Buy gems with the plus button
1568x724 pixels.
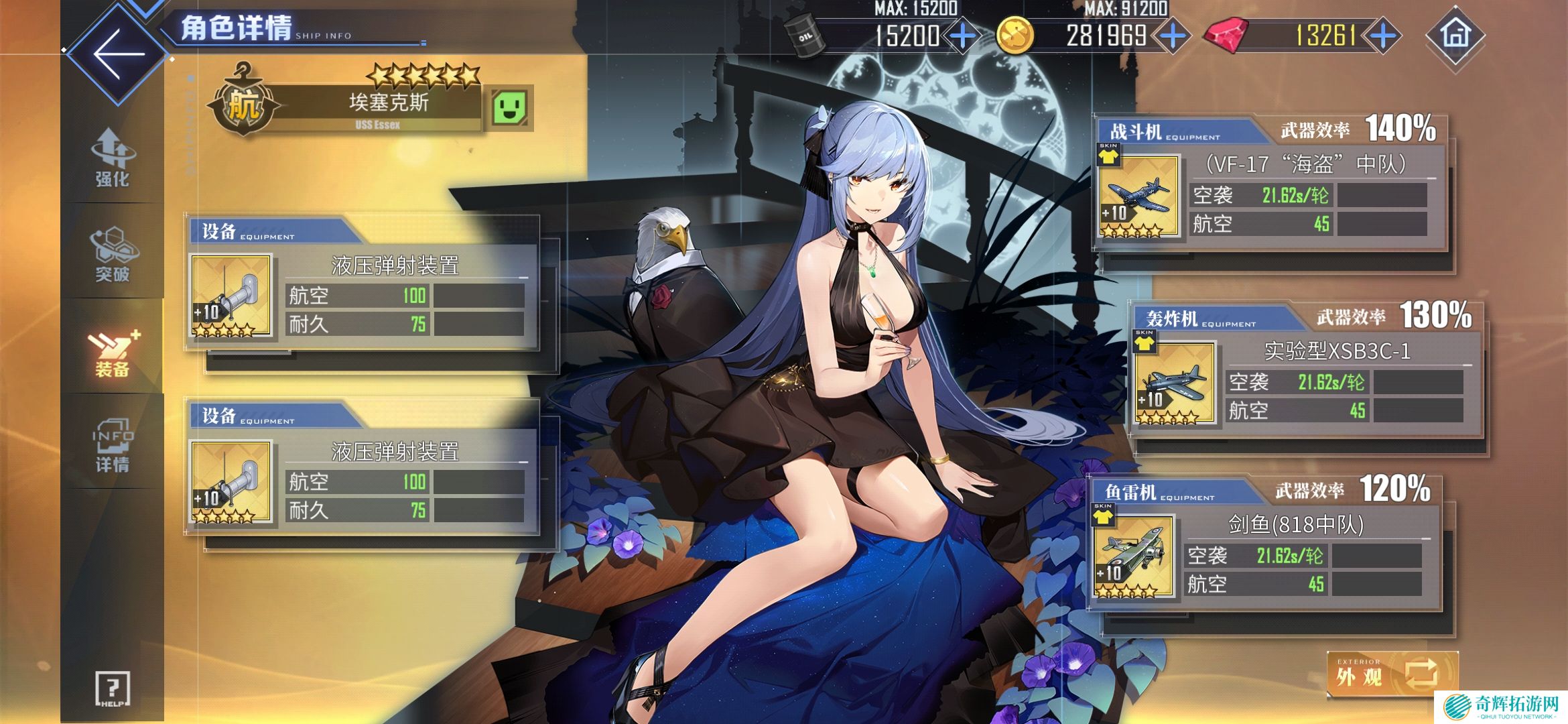pos(1383,36)
